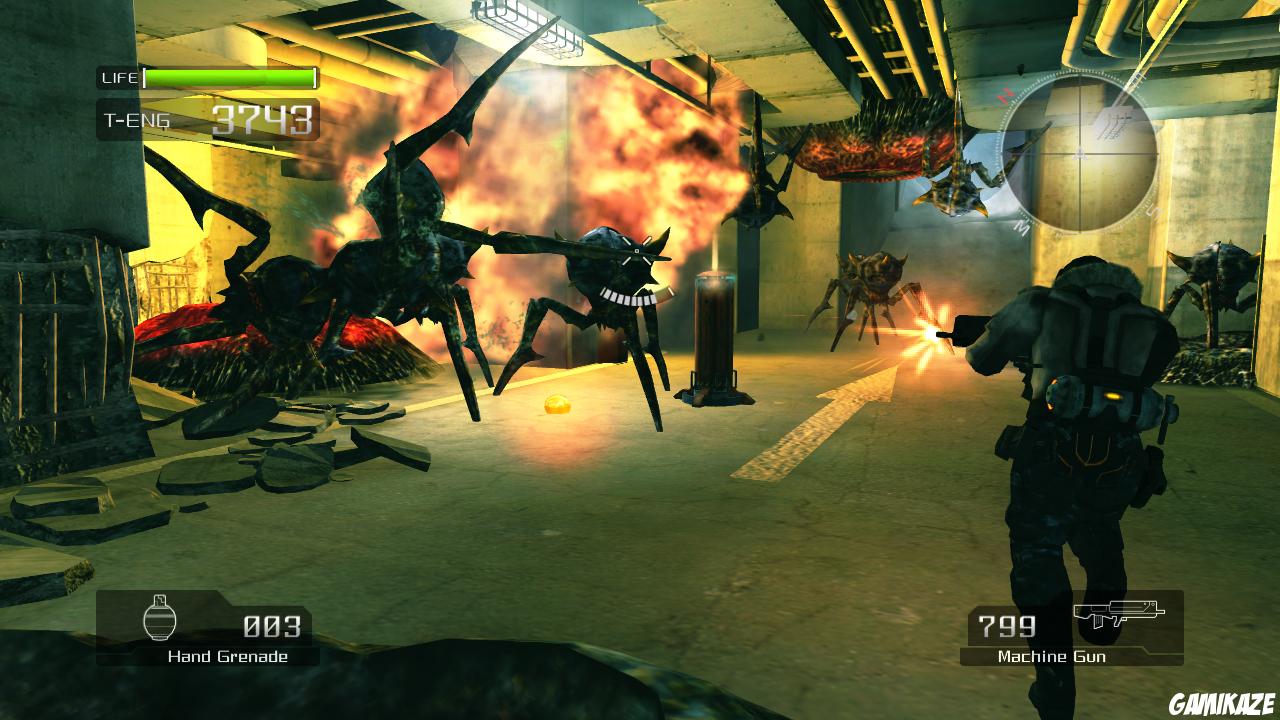Image resolution: width=1280 pixels, height=720 pixels.
Task: Click the player arrow at the radar center
Action: point(1080,155)
